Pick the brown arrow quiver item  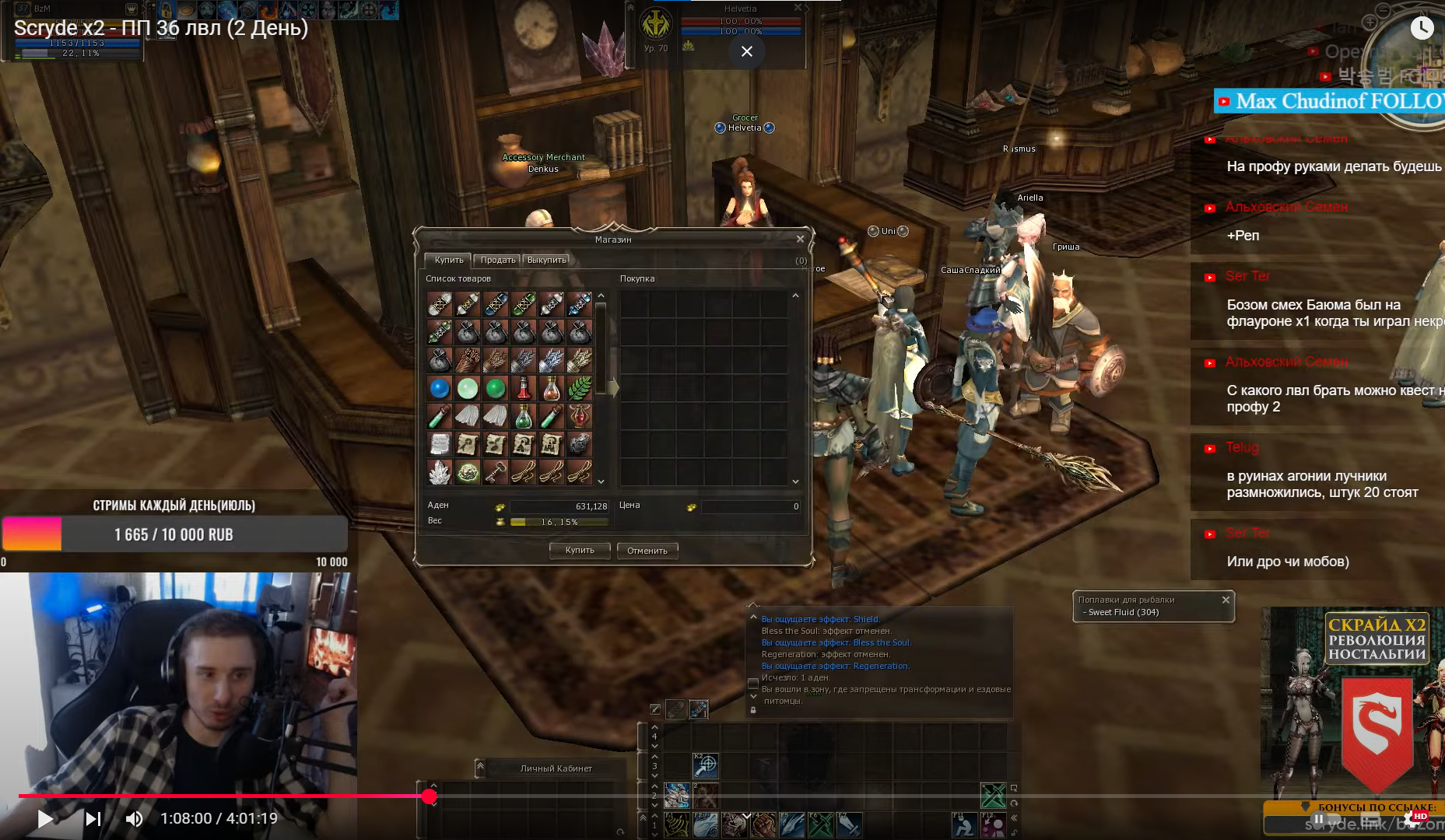tap(468, 360)
